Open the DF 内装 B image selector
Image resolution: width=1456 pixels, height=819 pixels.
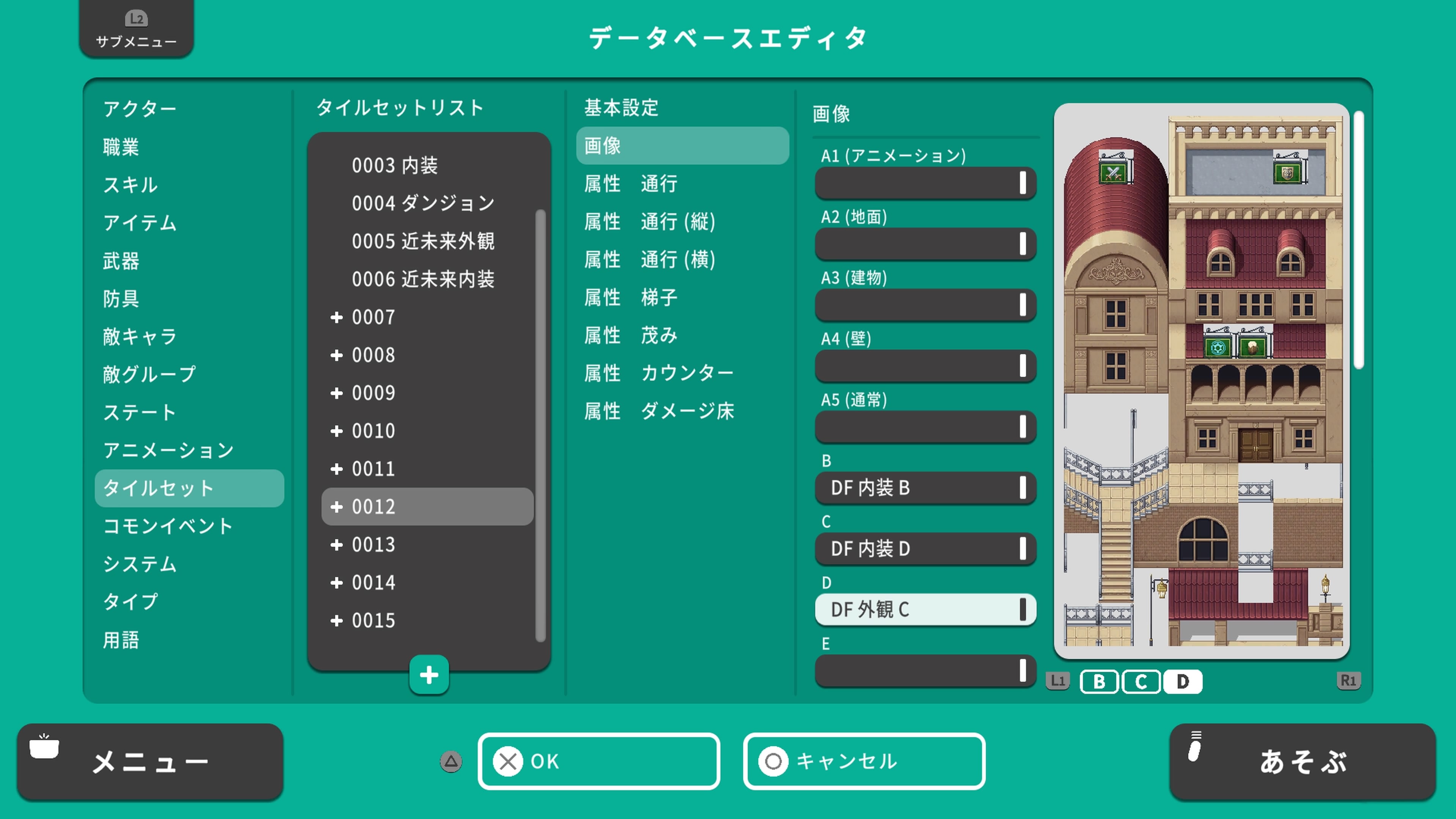925,488
